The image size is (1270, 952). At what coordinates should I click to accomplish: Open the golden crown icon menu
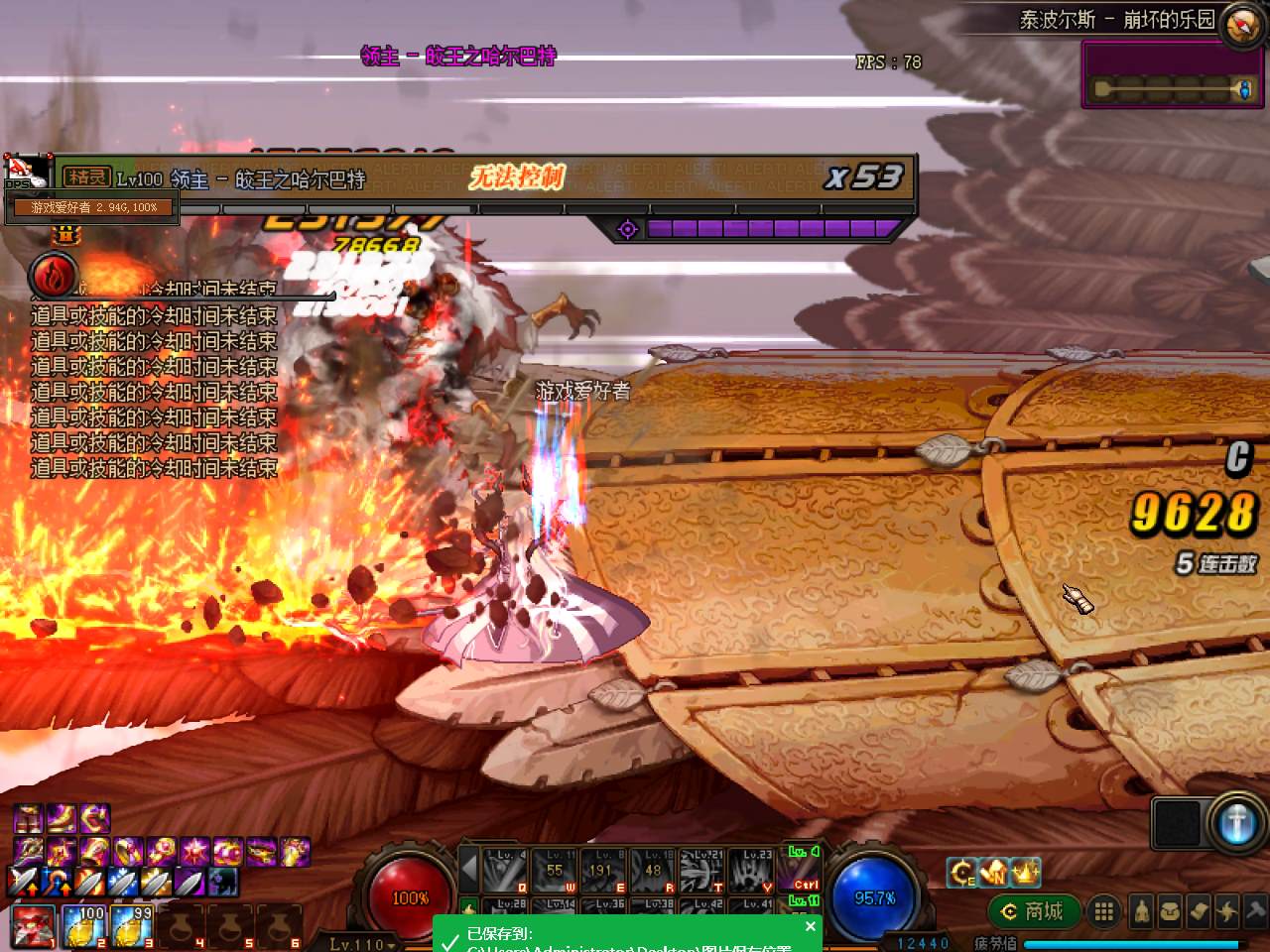click(x=1025, y=873)
